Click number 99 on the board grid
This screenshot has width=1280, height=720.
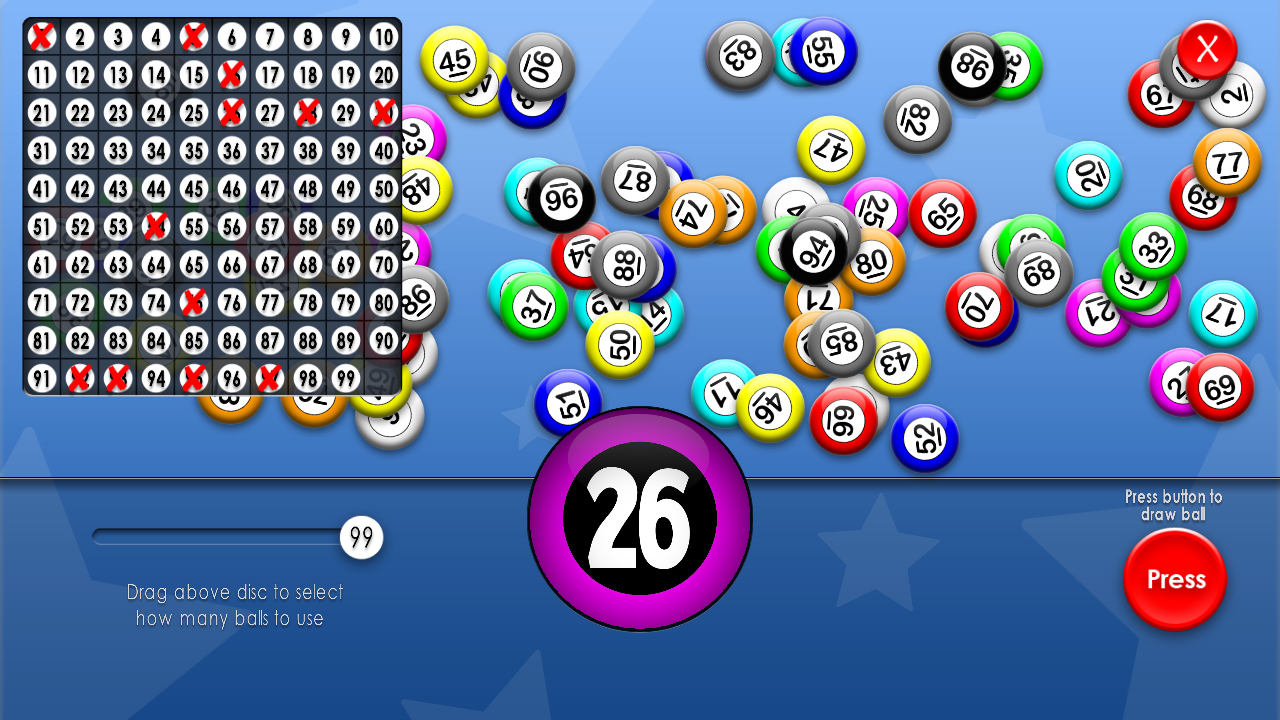(346, 379)
